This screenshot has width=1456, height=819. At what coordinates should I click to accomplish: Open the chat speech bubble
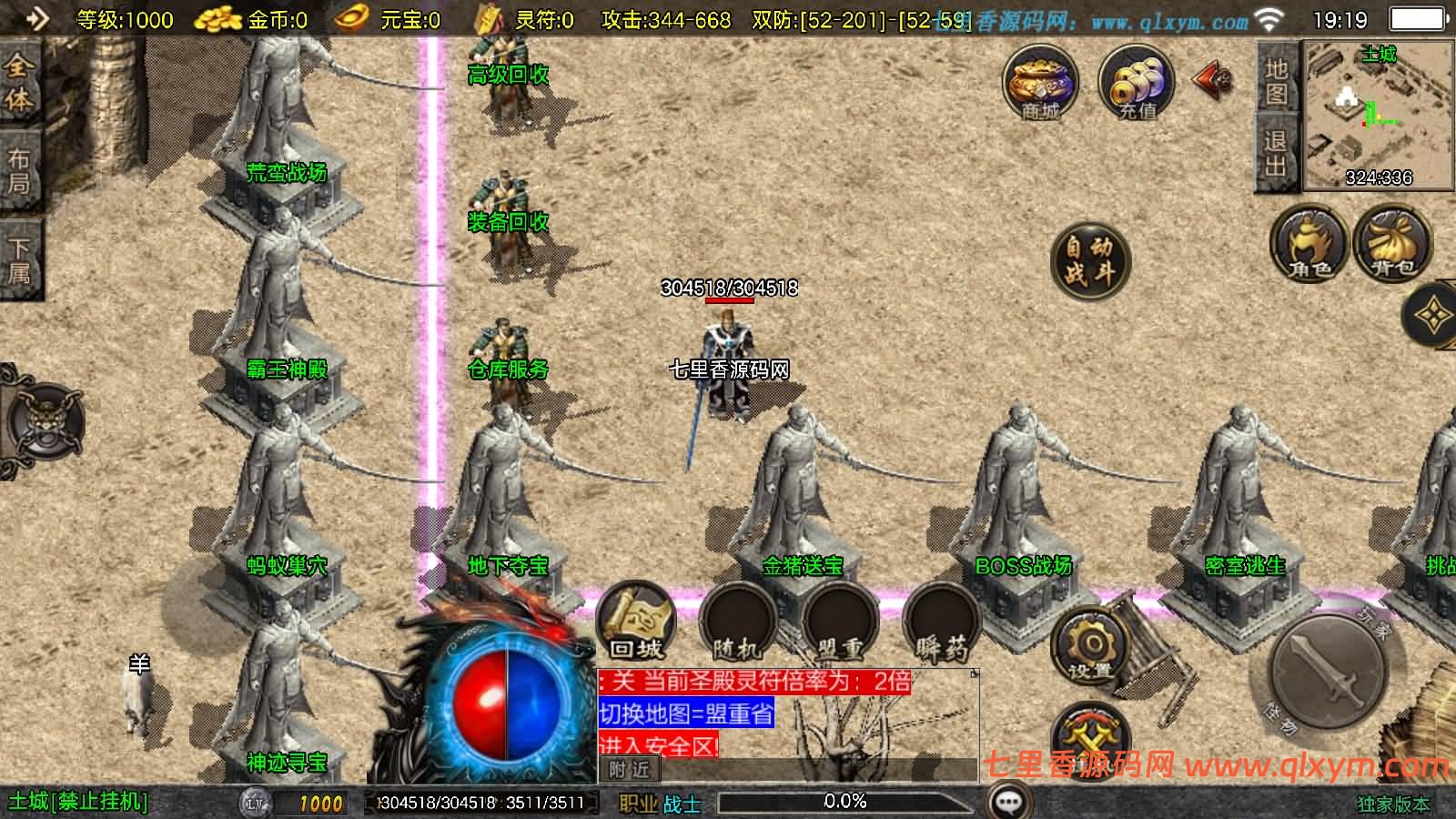click(1008, 802)
